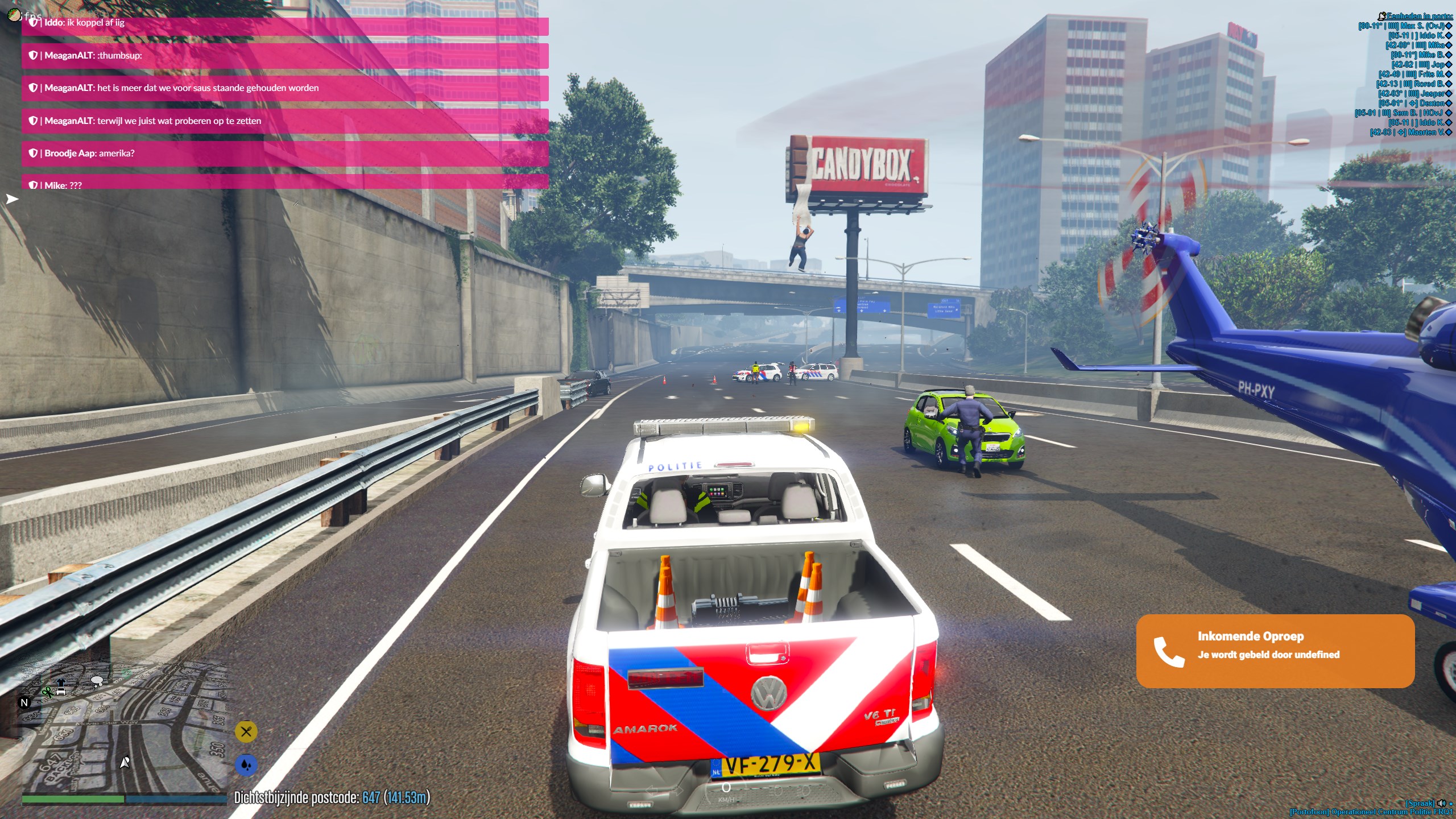Image resolution: width=1456 pixels, height=819 pixels.
Task: Select the green scissors barber marker on minimap
Action: pos(47,692)
